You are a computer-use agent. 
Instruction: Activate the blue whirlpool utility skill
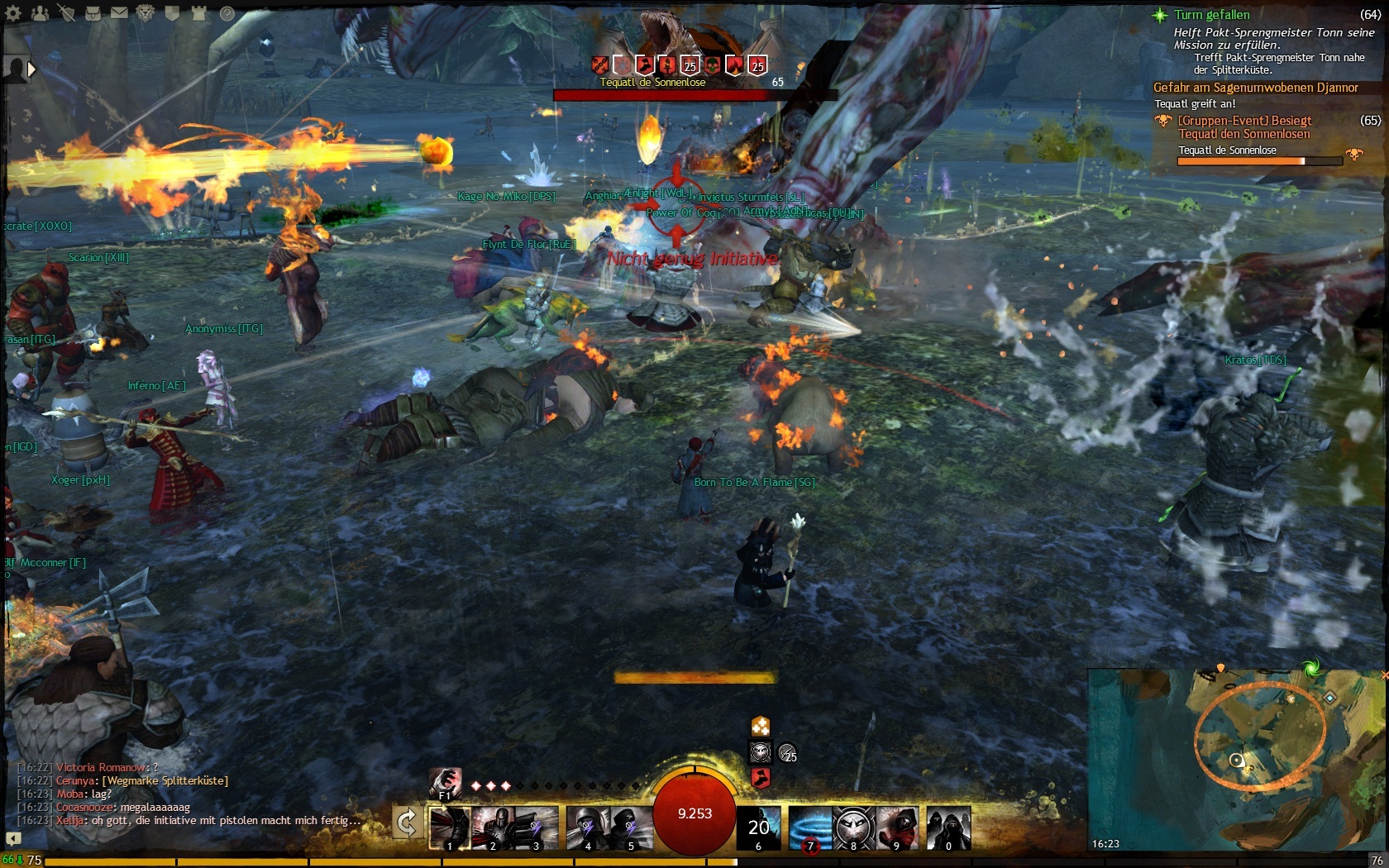click(x=809, y=827)
